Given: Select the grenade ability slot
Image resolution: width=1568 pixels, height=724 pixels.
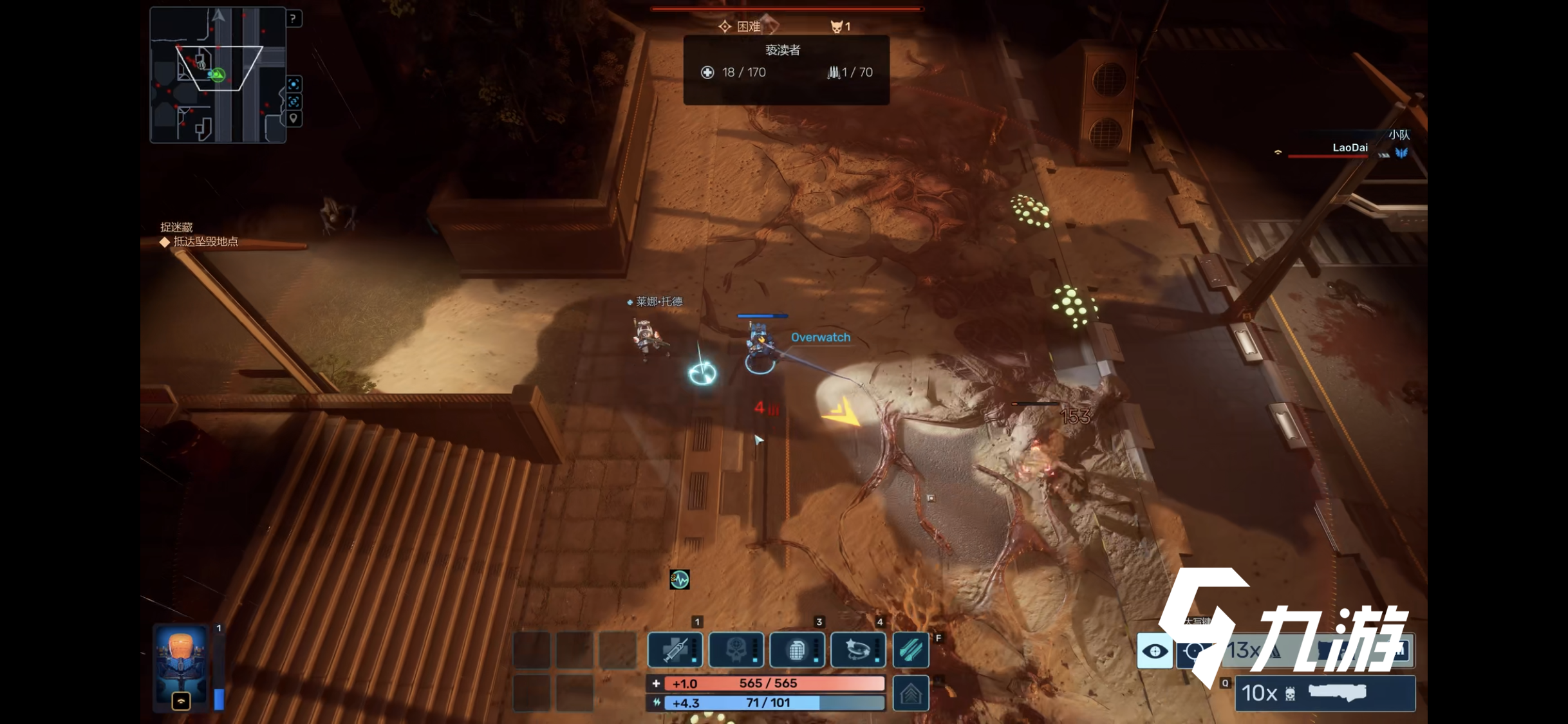Looking at the screenshot, I should click(797, 650).
